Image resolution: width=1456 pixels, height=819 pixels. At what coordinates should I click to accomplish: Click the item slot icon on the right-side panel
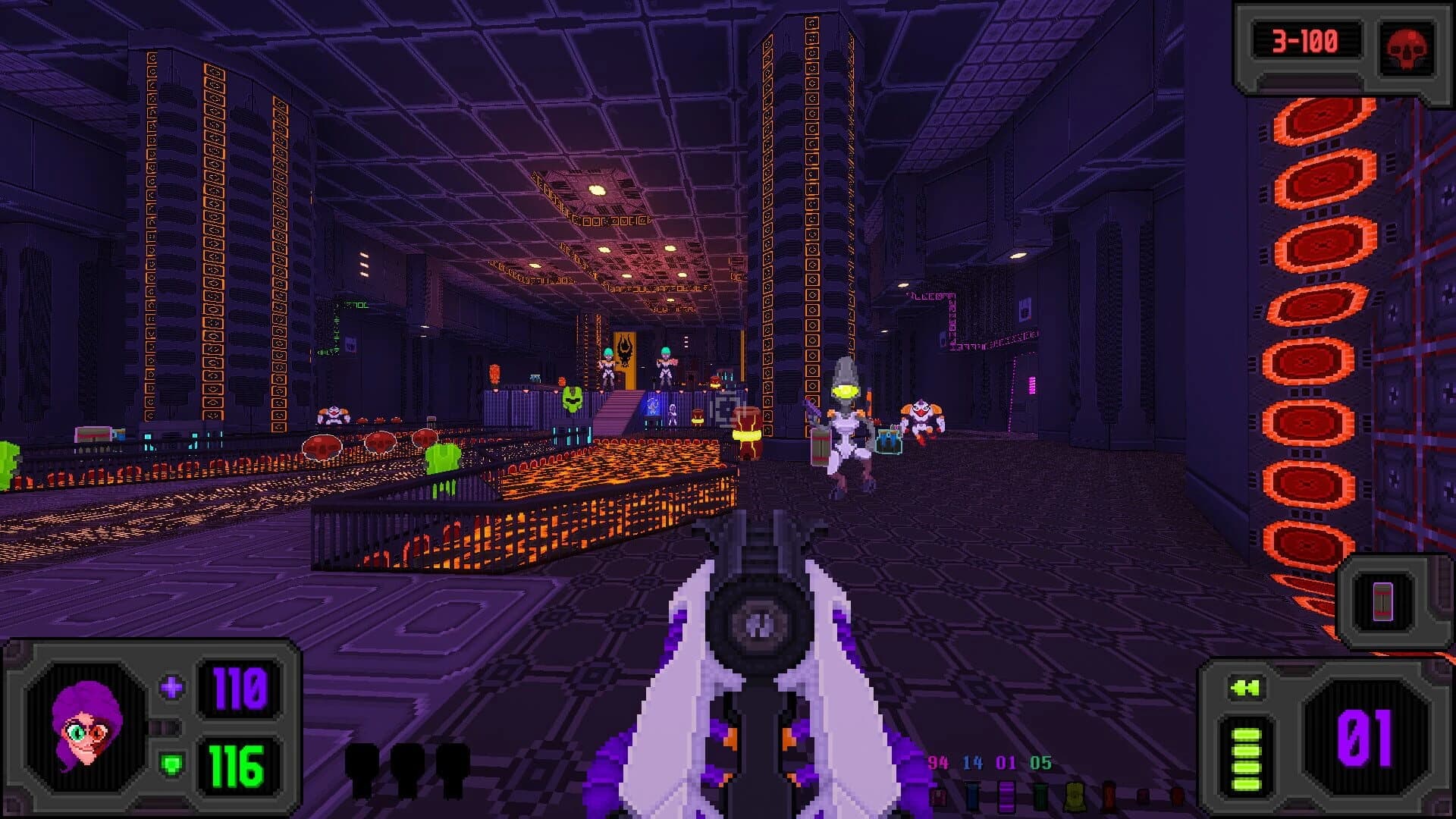pyautogui.click(x=1382, y=602)
